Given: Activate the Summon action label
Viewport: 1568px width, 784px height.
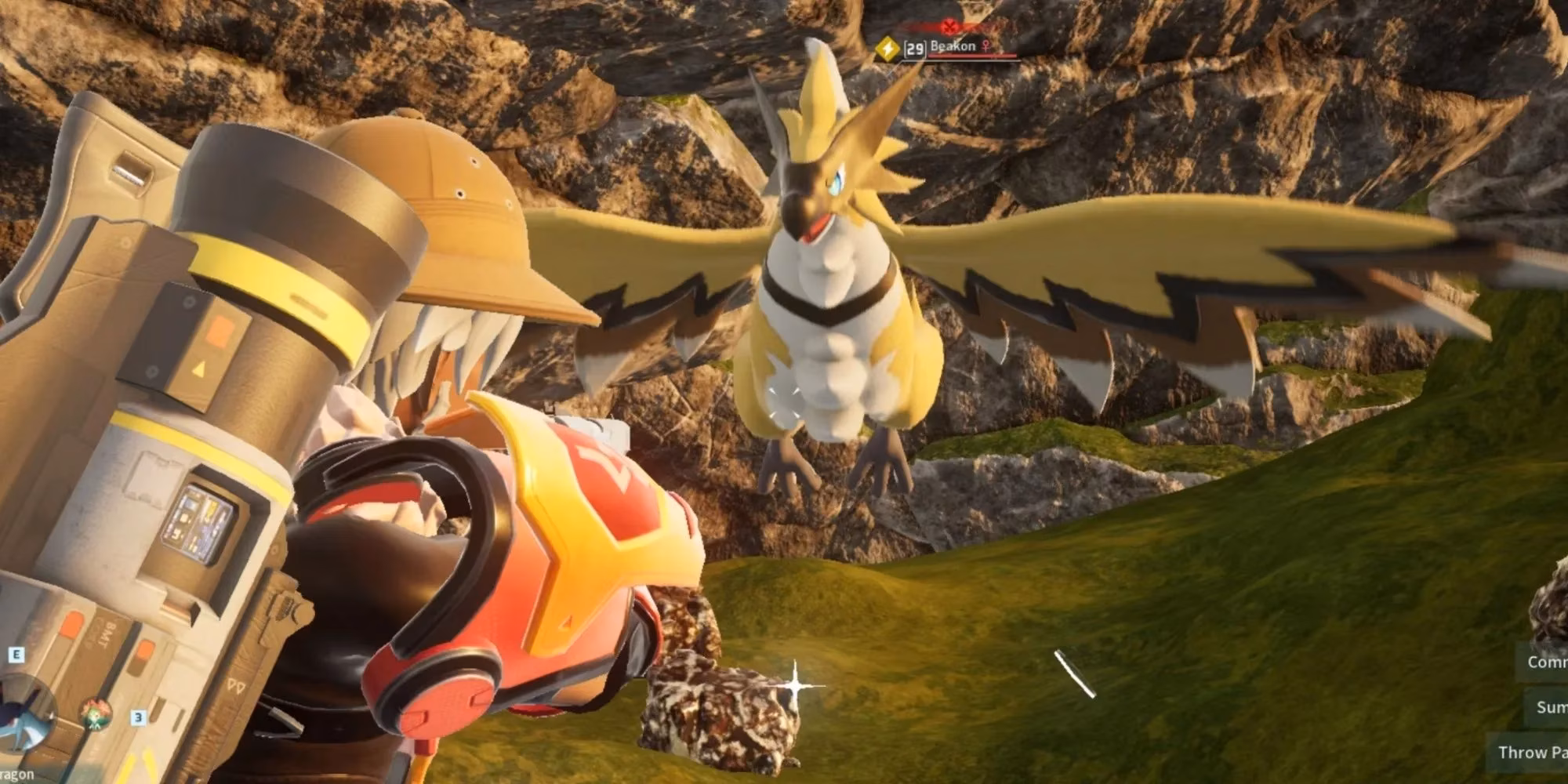Looking at the screenshot, I should 1550,707.
